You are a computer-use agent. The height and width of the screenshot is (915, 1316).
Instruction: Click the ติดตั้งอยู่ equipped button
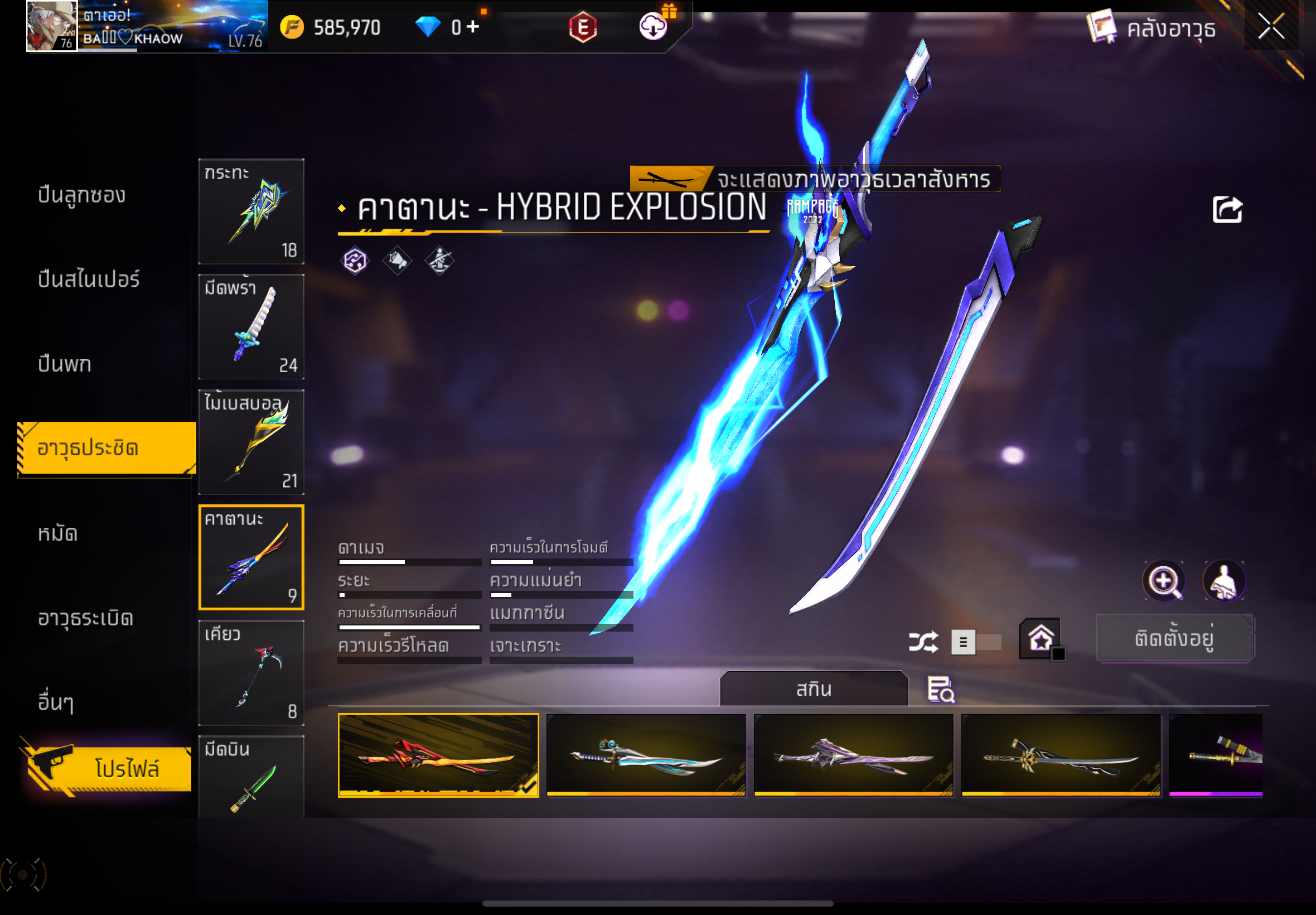pos(1174,638)
